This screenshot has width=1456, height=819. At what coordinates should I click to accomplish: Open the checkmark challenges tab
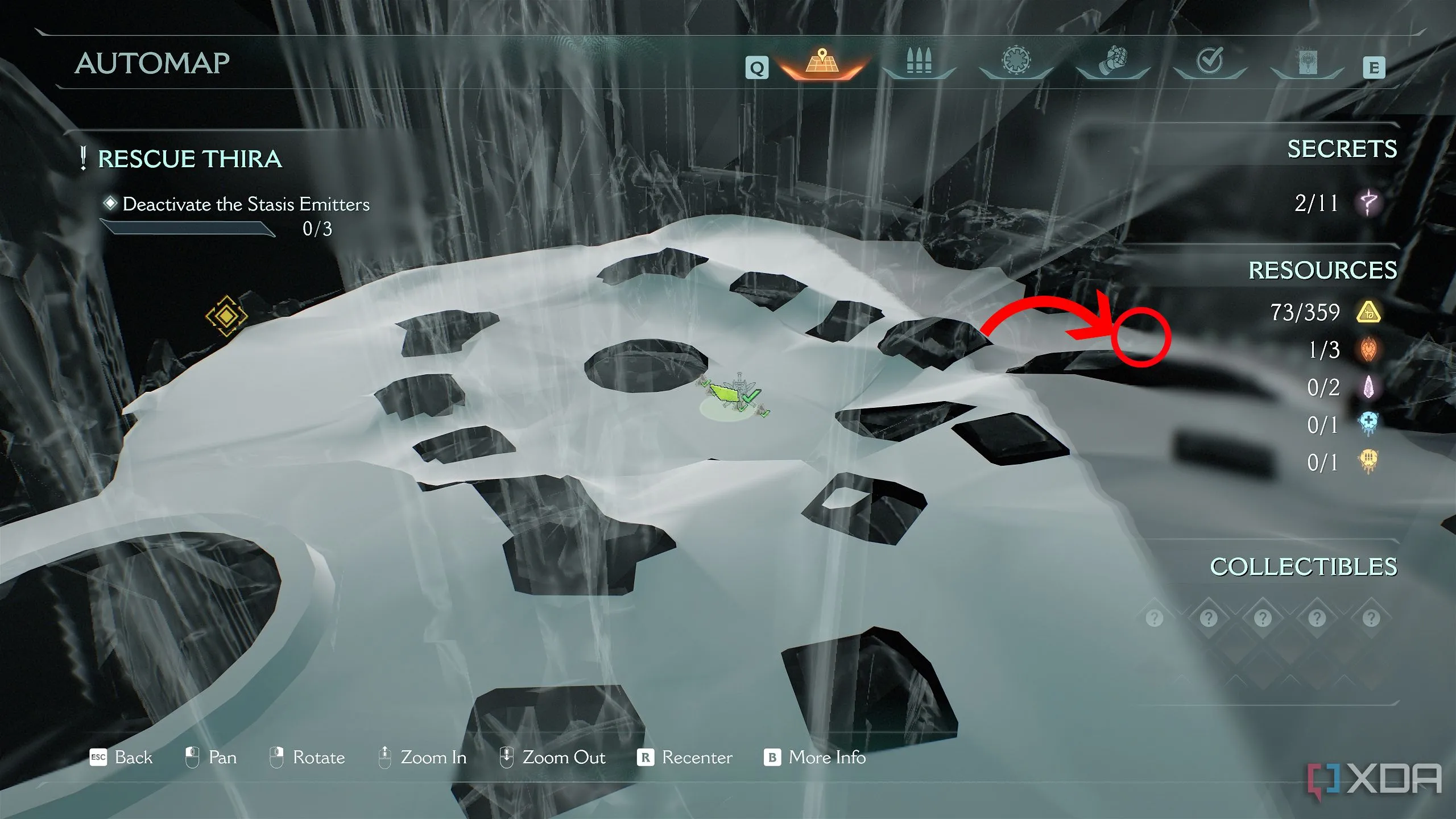[1210, 61]
